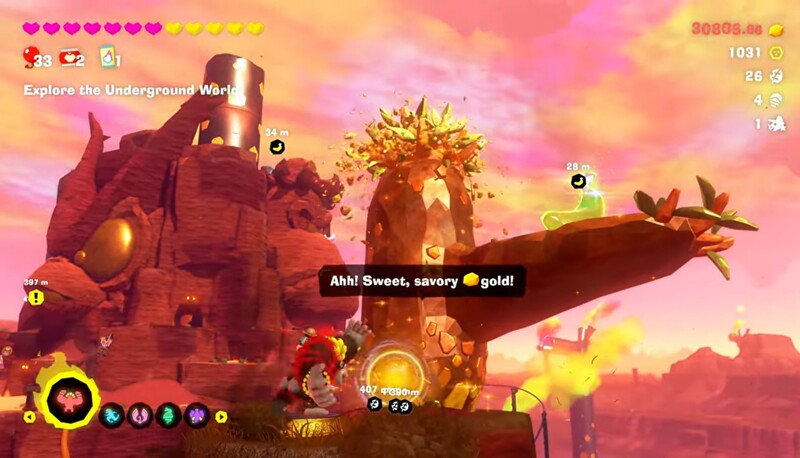Click the 28 m waypoint marker

coord(578,181)
